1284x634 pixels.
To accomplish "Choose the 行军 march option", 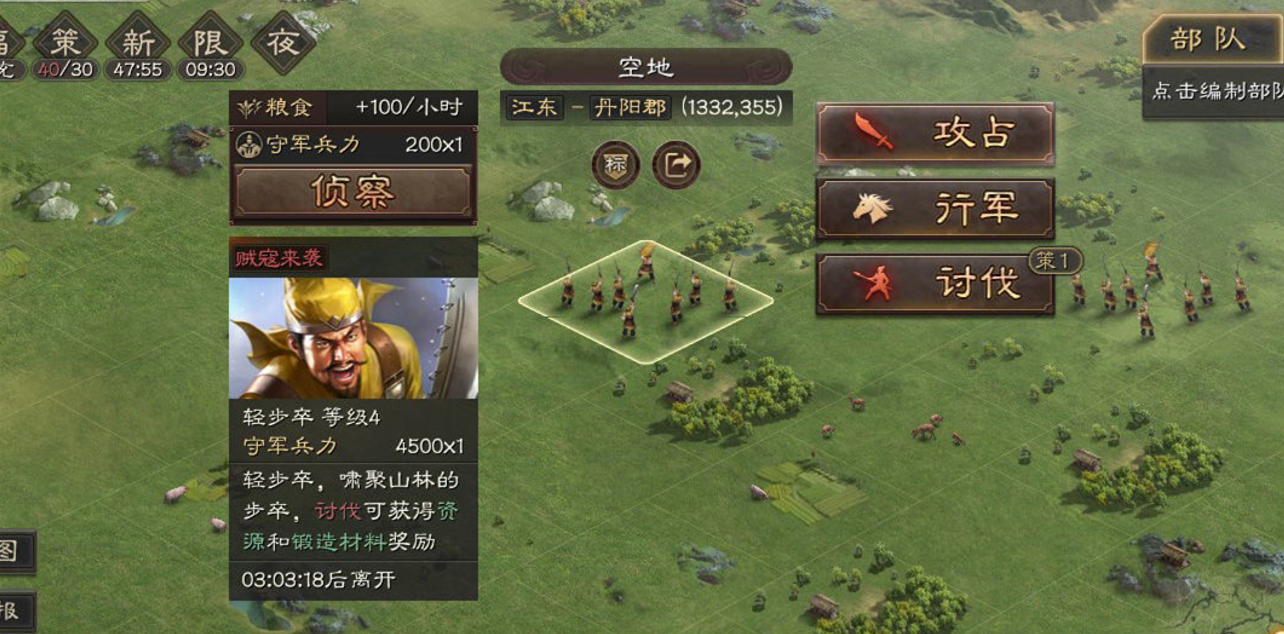I will click(x=935, y=209).
